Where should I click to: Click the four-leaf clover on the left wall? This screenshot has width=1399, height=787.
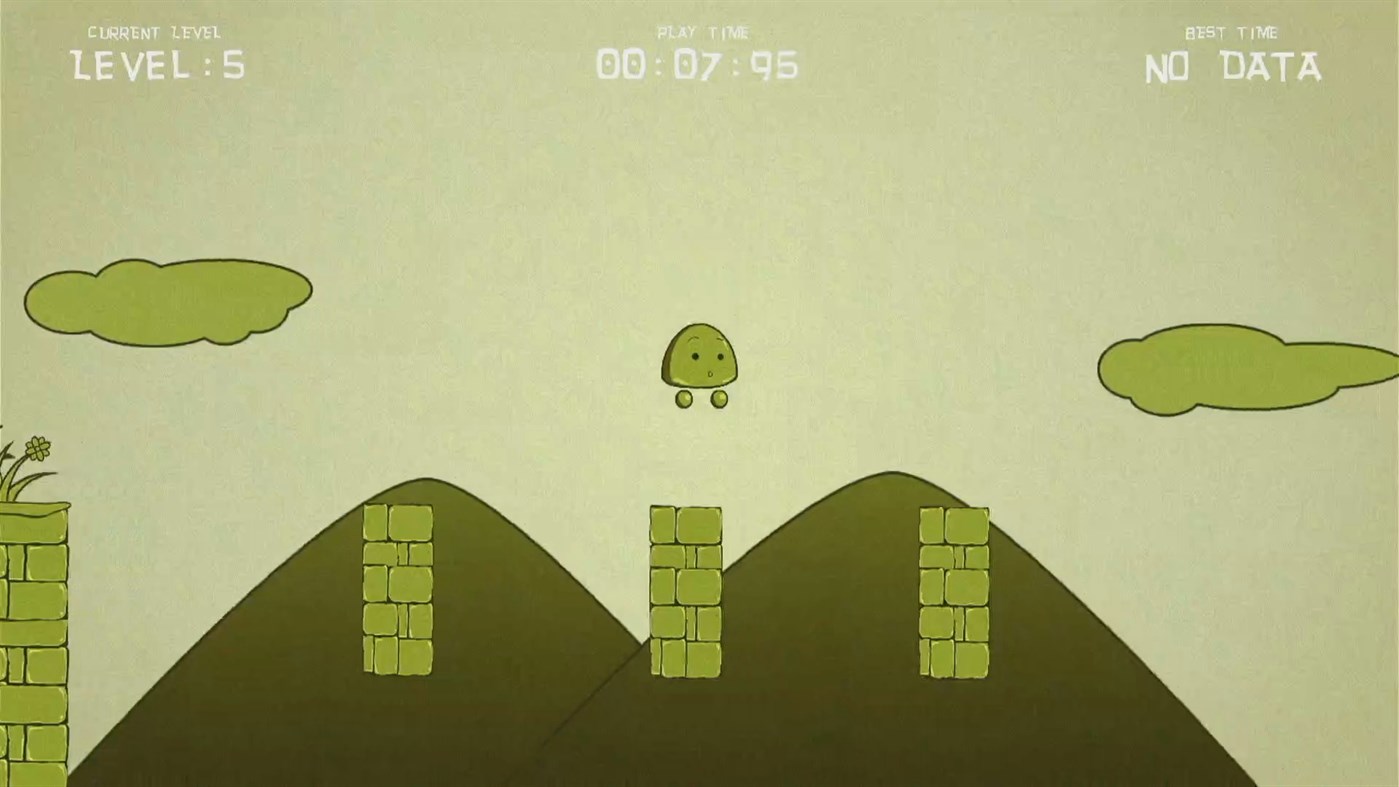tap(36, 447)
